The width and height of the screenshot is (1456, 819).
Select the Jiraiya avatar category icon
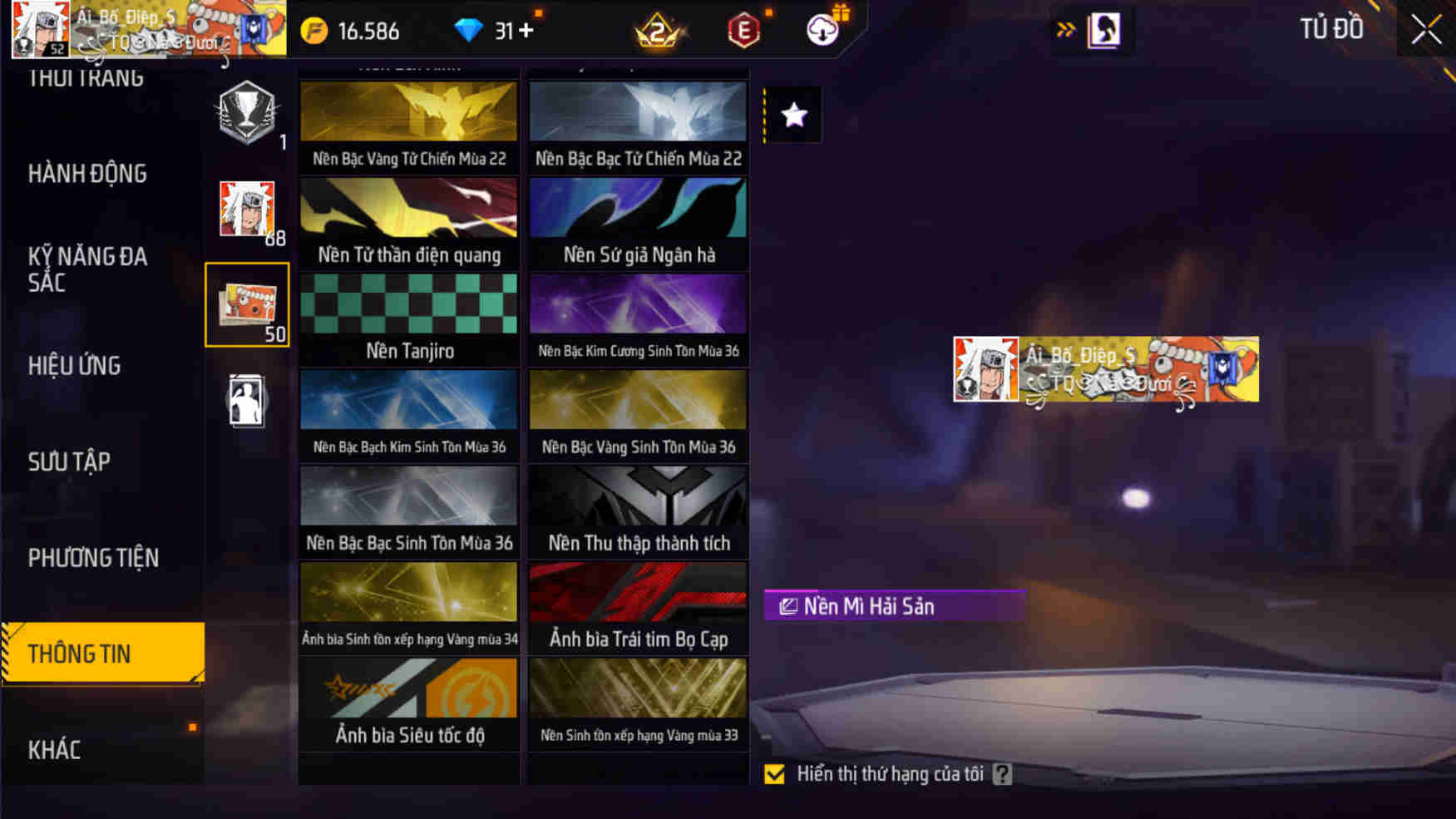pos(247,206)
